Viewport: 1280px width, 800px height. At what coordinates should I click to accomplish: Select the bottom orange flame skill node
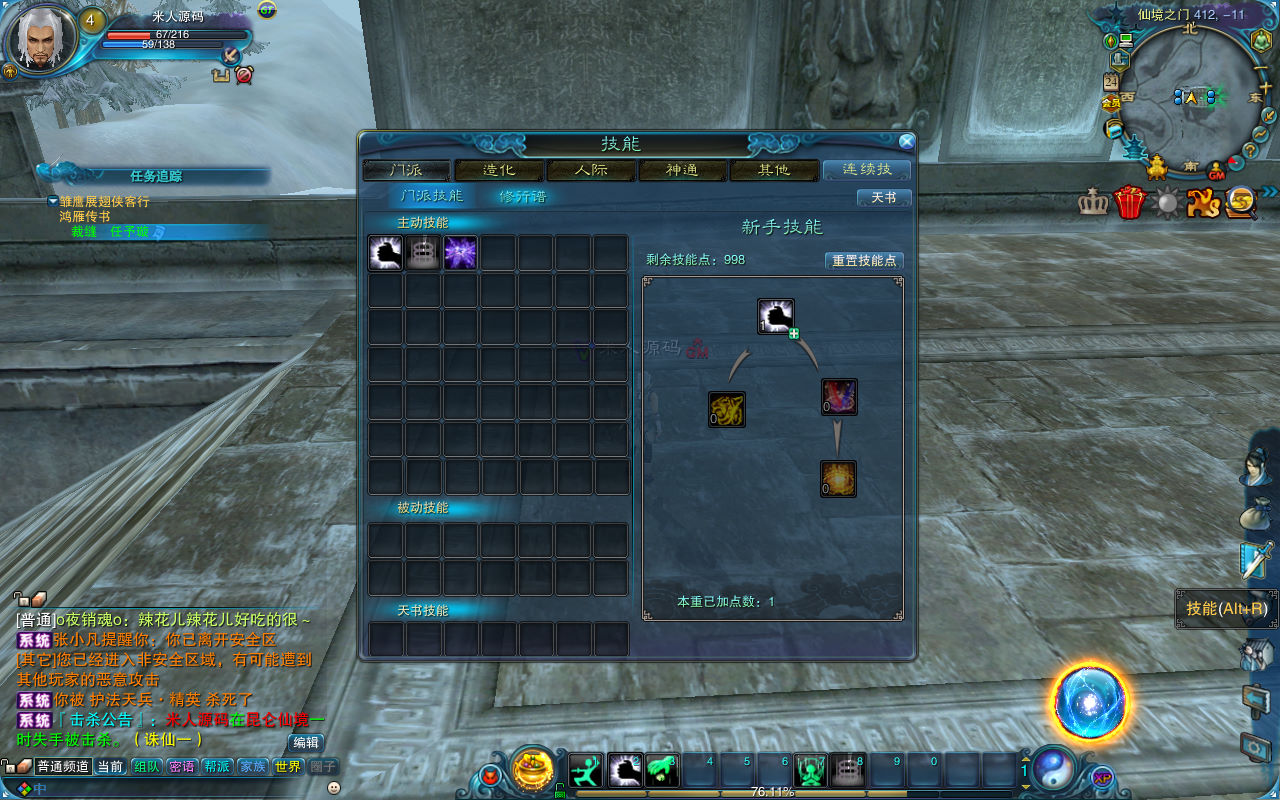click(x=838, y=478)
